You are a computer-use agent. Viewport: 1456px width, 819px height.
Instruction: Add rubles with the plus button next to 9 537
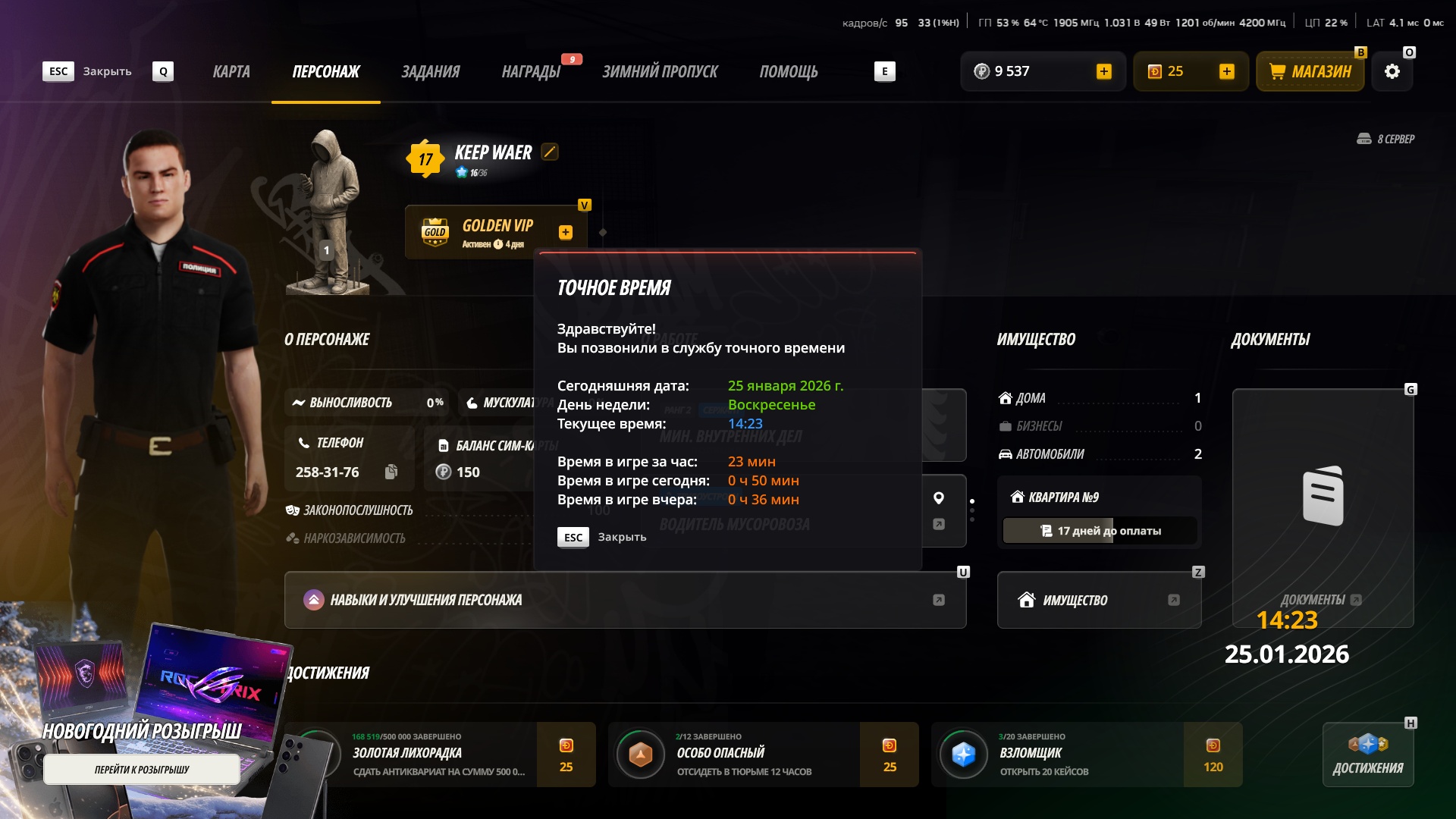point(1104,71)
